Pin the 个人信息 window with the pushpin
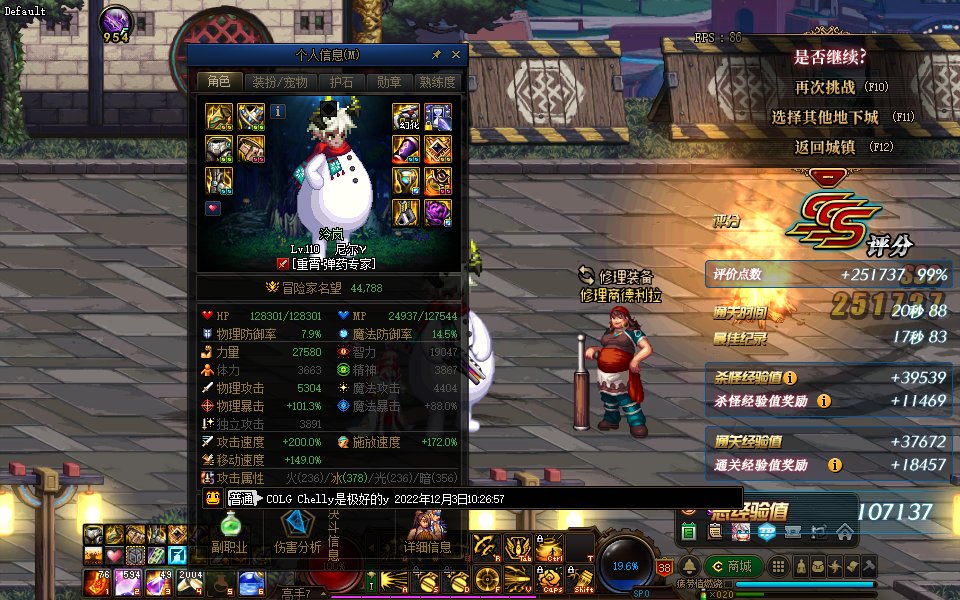Screen dimensions: 960x600 pyautogui.click(x=436, y=55)
